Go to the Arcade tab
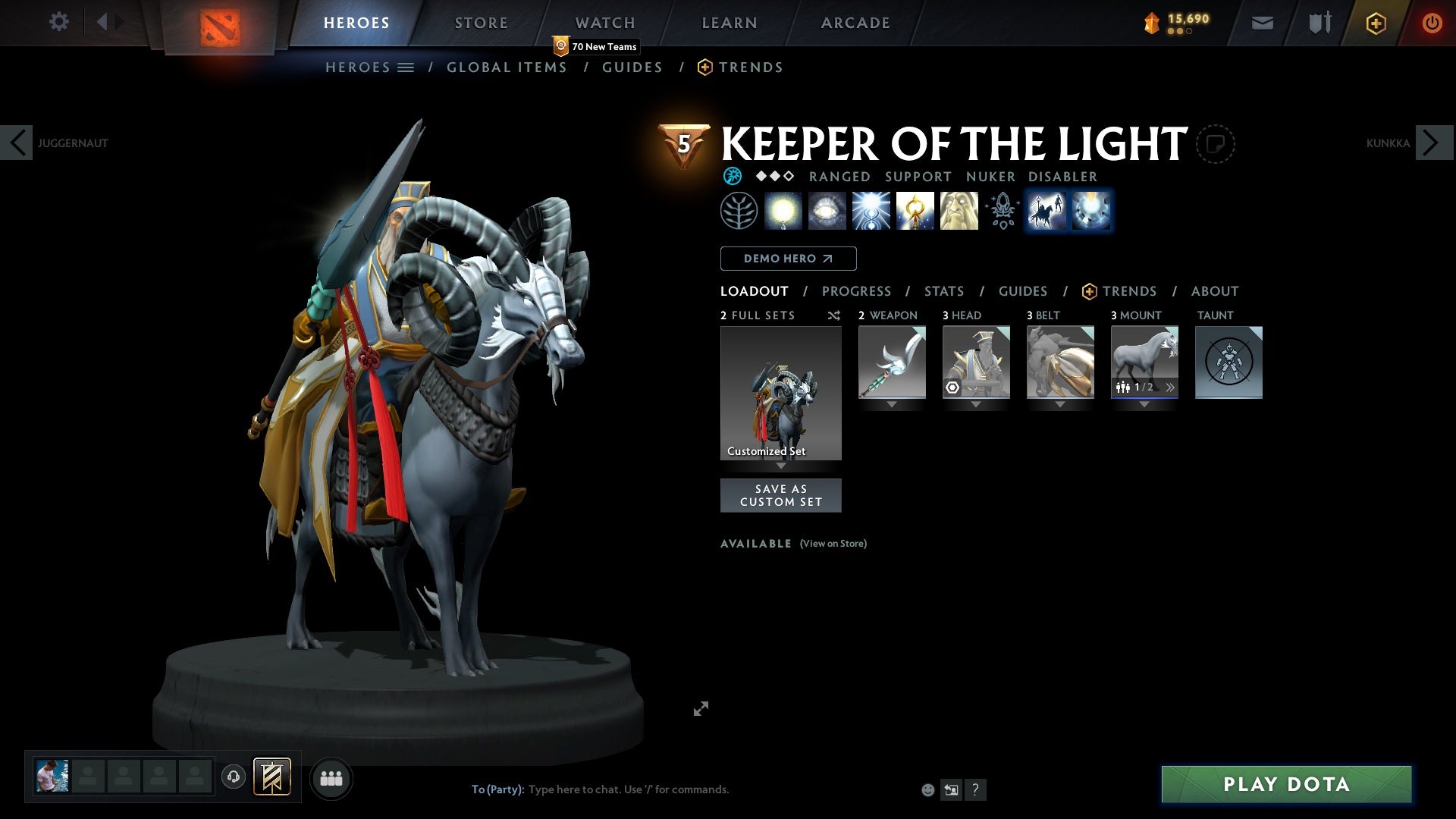This screenshot has height=819, width=1456. coord(855,23)
